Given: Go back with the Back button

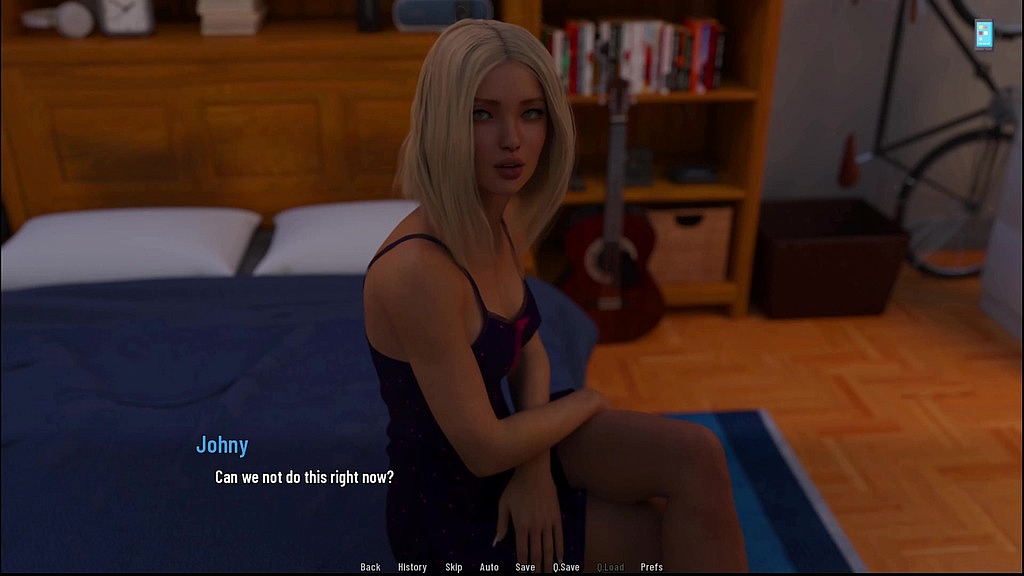Looking at the screenshot, I should 370,567.
